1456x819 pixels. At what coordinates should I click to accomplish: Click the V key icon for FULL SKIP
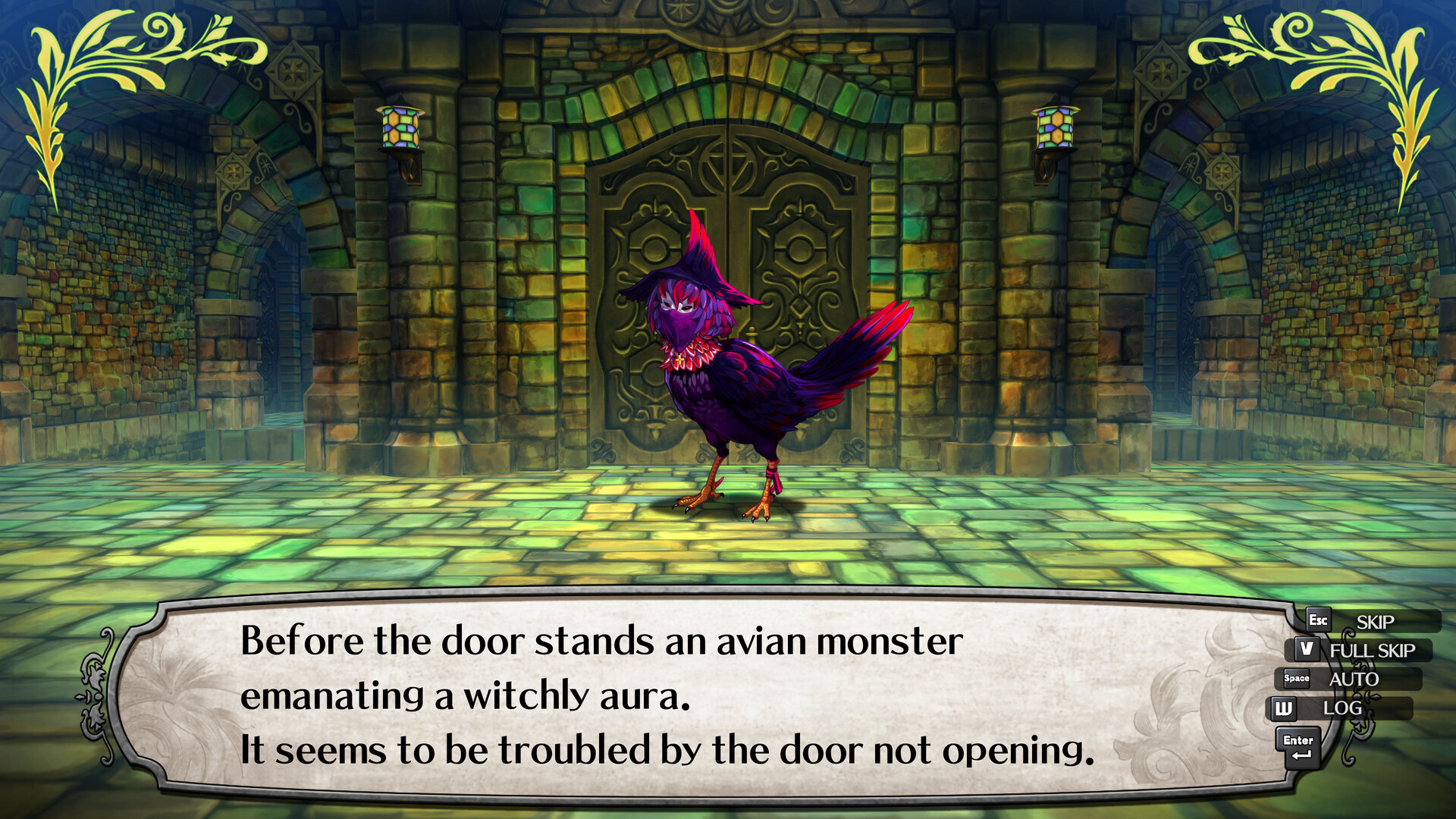pos(1307,650)
